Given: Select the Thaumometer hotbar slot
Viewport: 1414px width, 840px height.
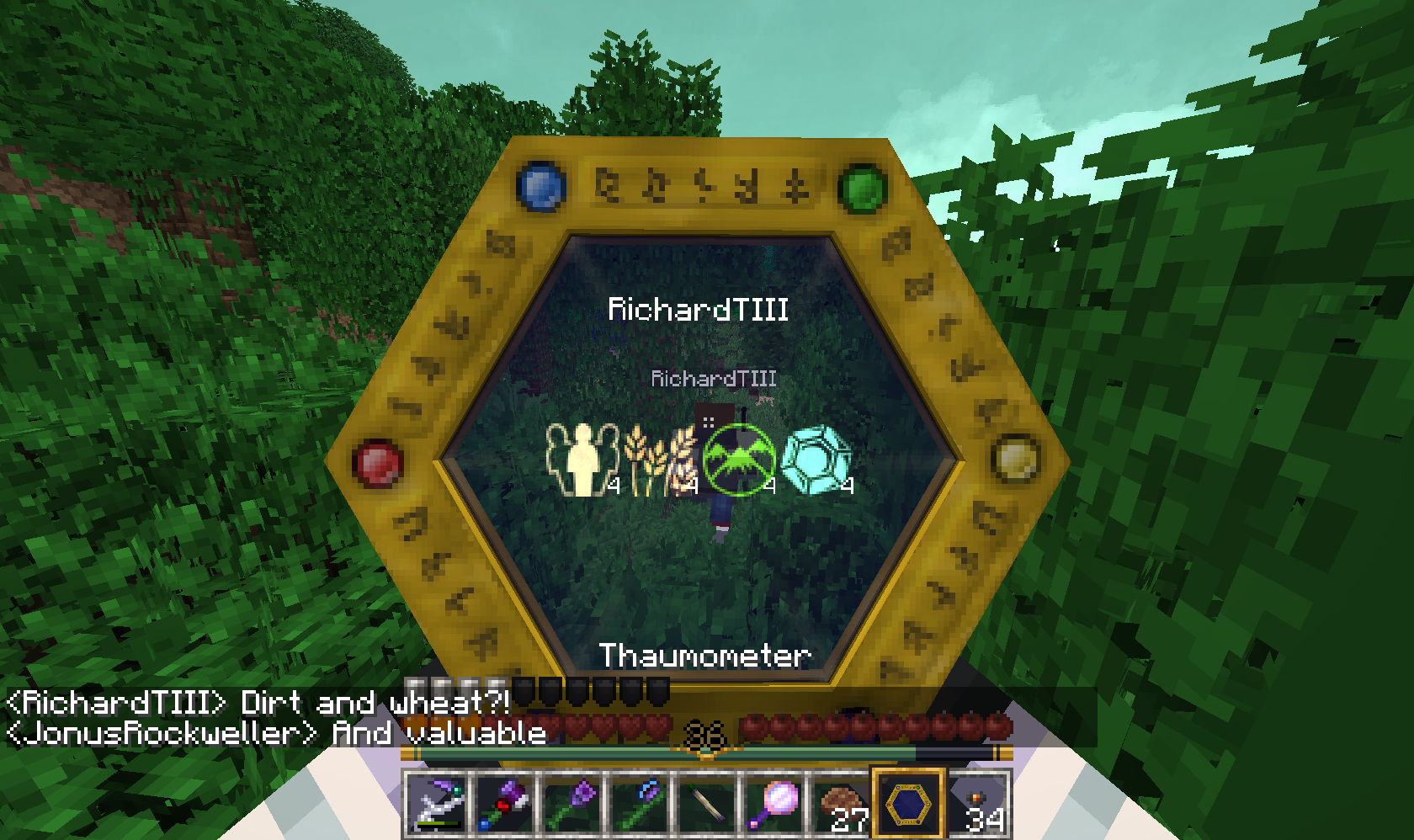Looking at the screenshot, I should point(908,804).
